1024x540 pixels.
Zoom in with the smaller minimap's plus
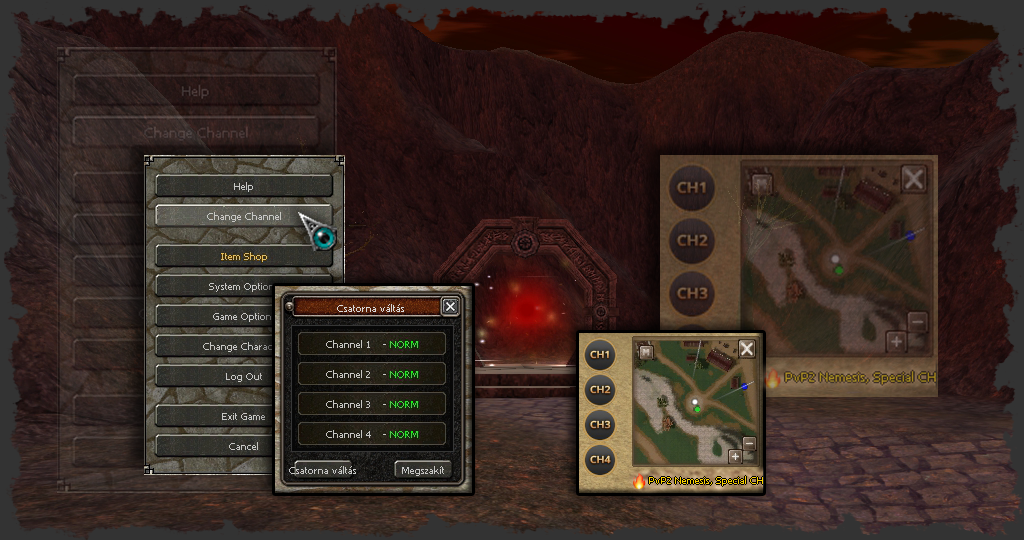pos(735,457)
